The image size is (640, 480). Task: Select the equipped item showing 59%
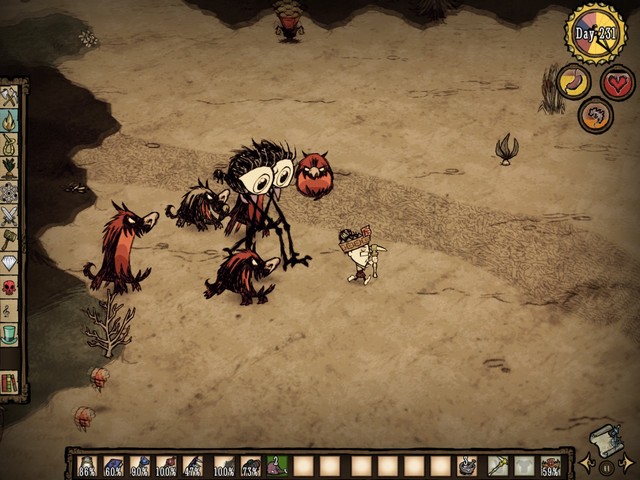(550, 465)
